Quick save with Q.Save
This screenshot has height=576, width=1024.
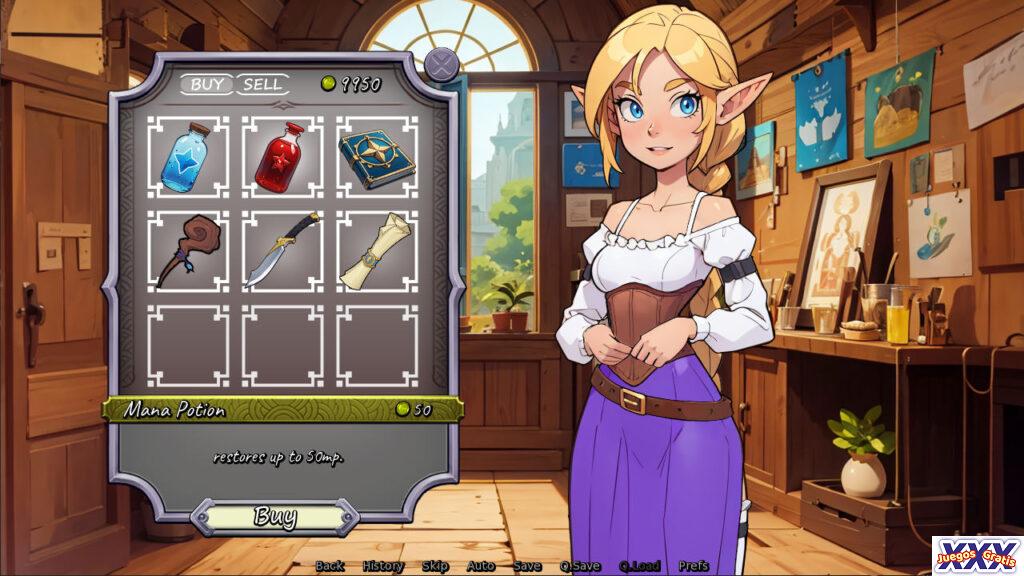click(580, 566)
